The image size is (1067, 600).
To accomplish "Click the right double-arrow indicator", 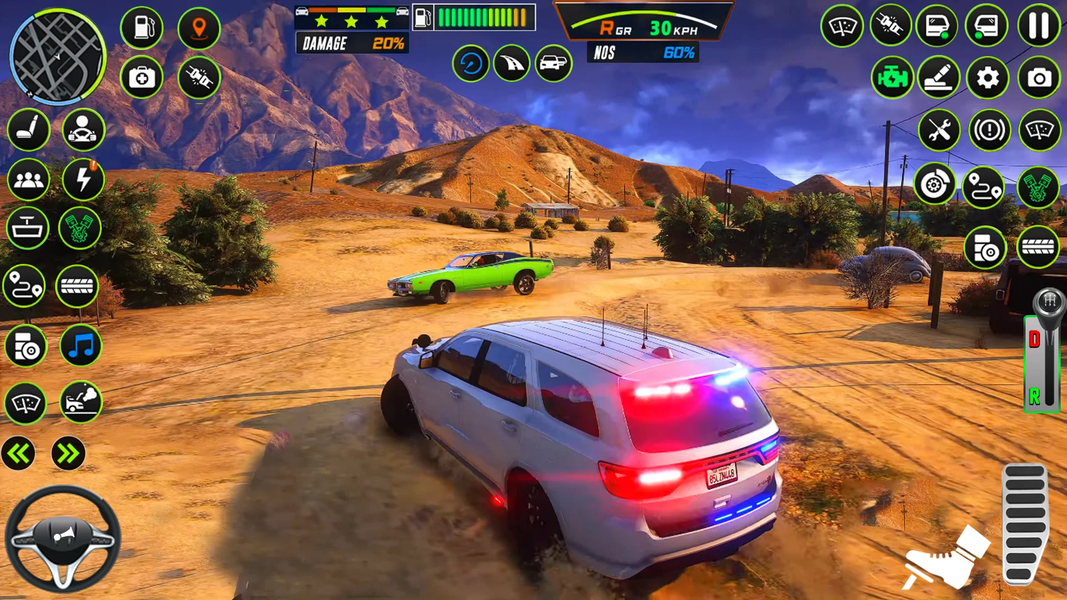I will (x=68, y=453).
